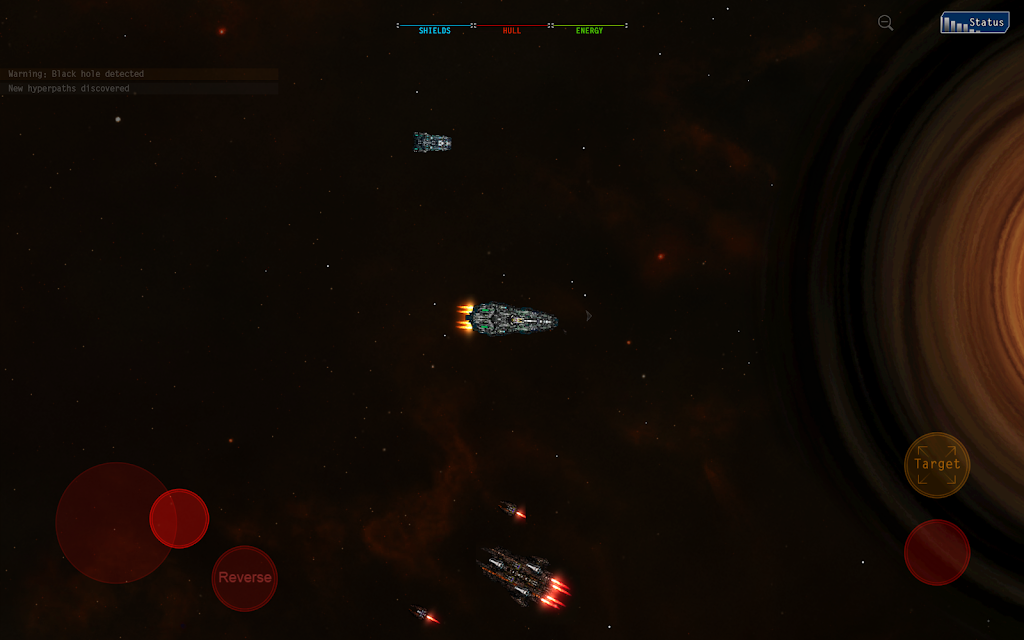Tap the plain red fire button

pos(937,552)
